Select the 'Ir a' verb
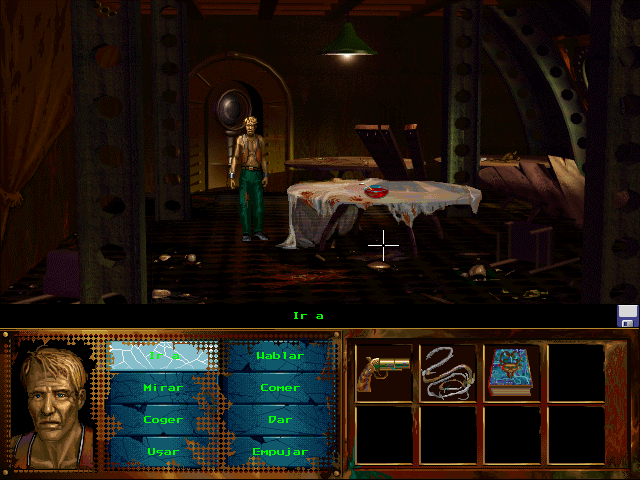Screen dimensions: 640x480 163,355
